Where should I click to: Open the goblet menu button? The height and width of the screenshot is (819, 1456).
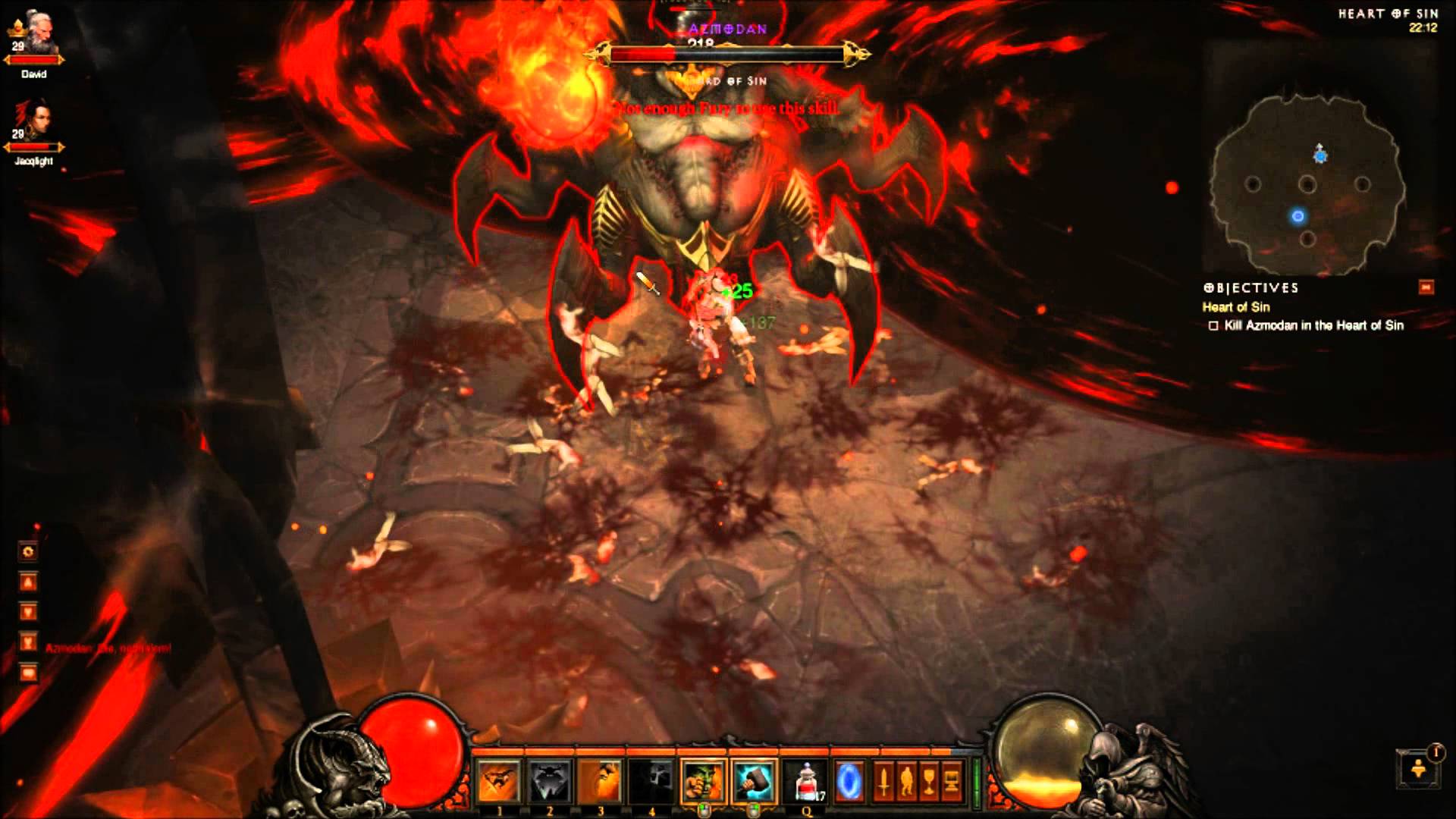pyautogui.click(x=928, y=781)
